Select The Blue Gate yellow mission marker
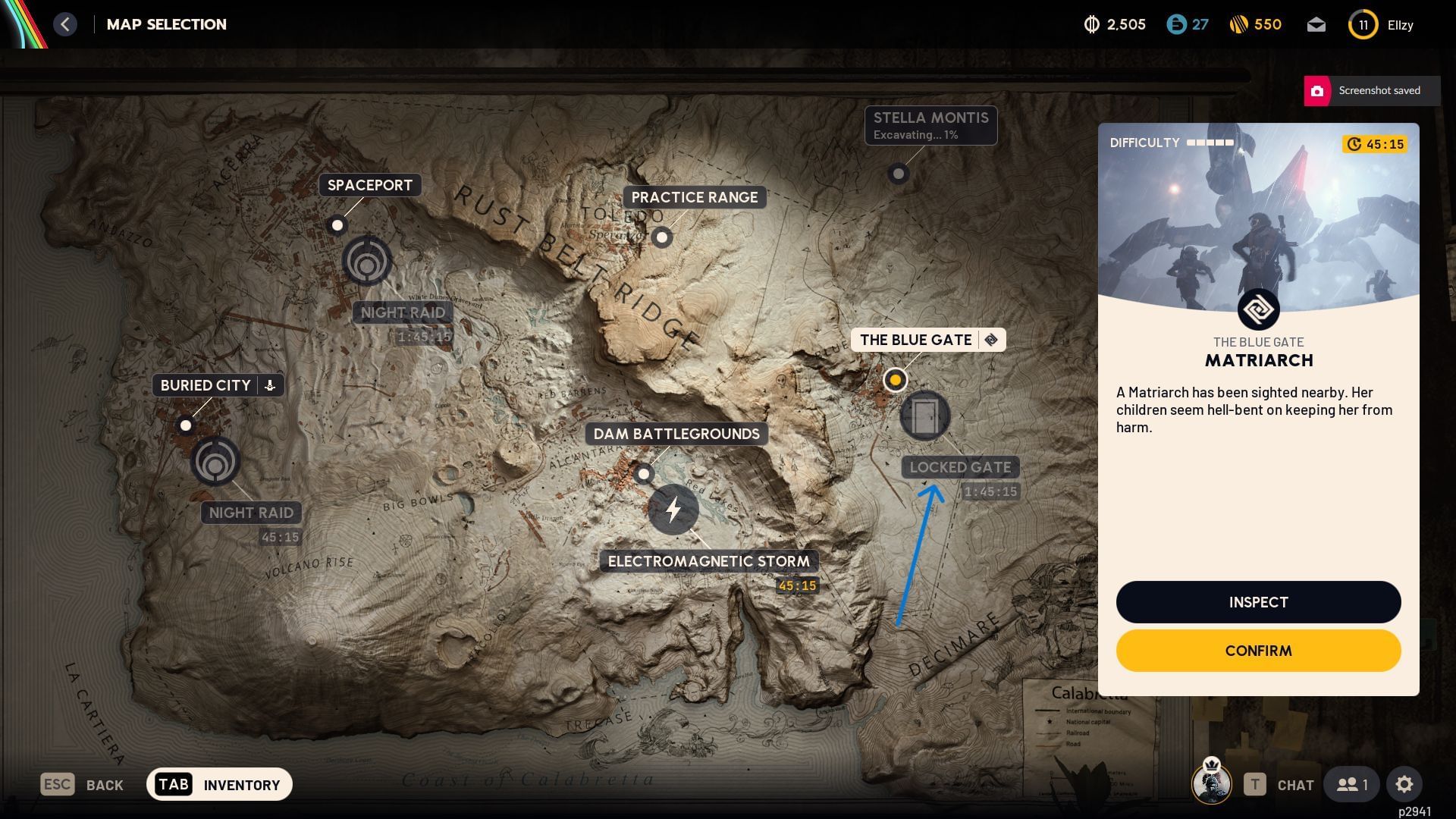Viewport: 1456px width, 819px height. pos(896,380)
